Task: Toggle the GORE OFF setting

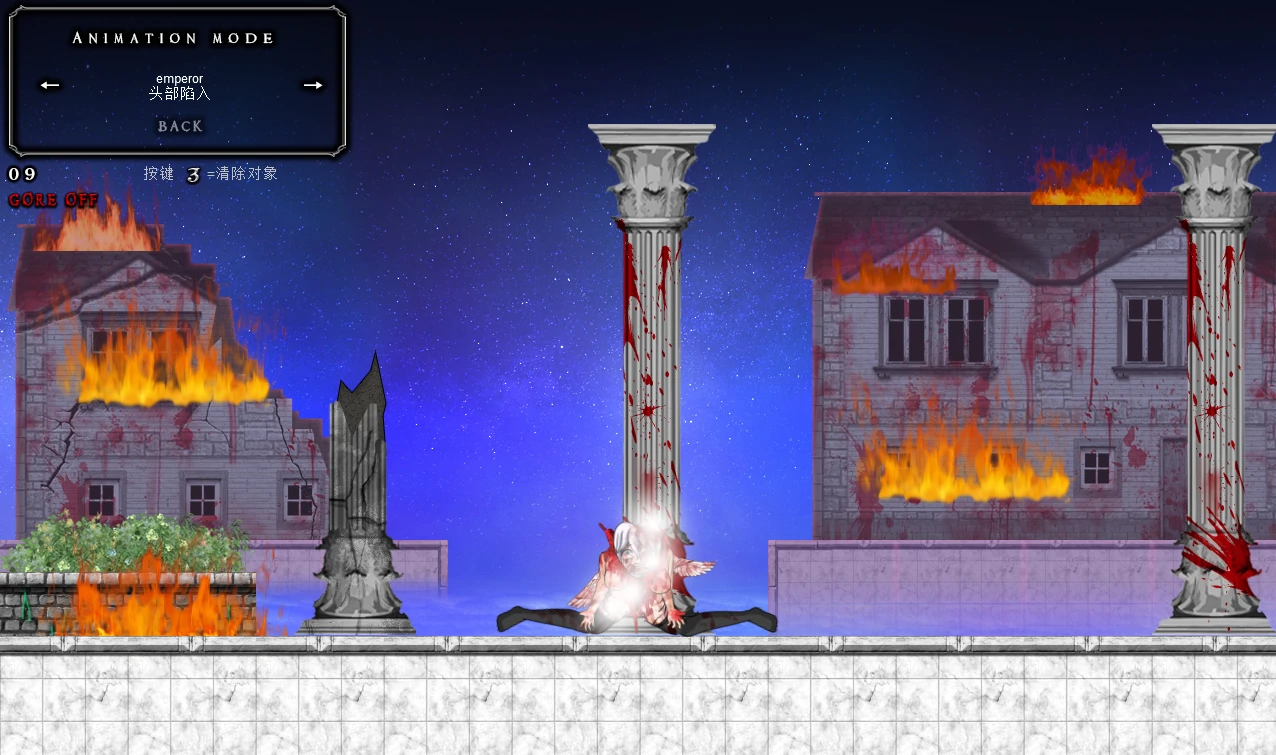Action: pyautogui.click(x=54, y=200)
